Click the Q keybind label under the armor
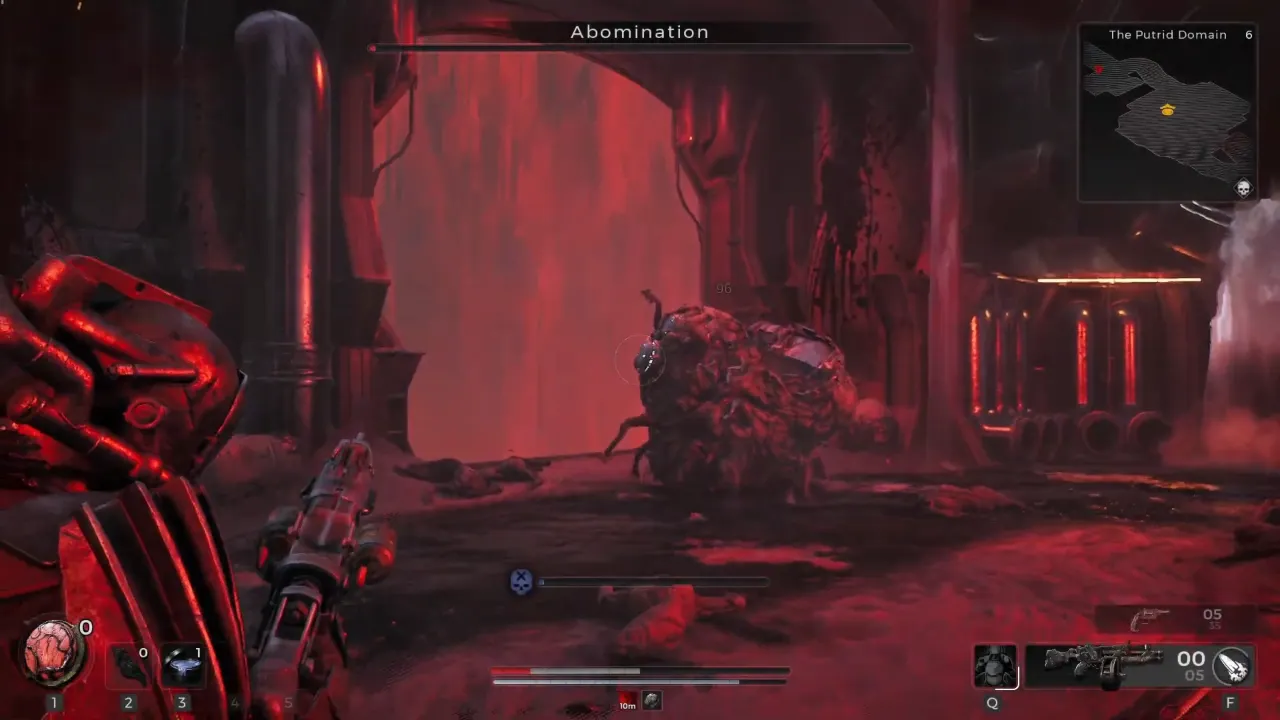This screenshot has width=1280, height=720. coord(992,703)
